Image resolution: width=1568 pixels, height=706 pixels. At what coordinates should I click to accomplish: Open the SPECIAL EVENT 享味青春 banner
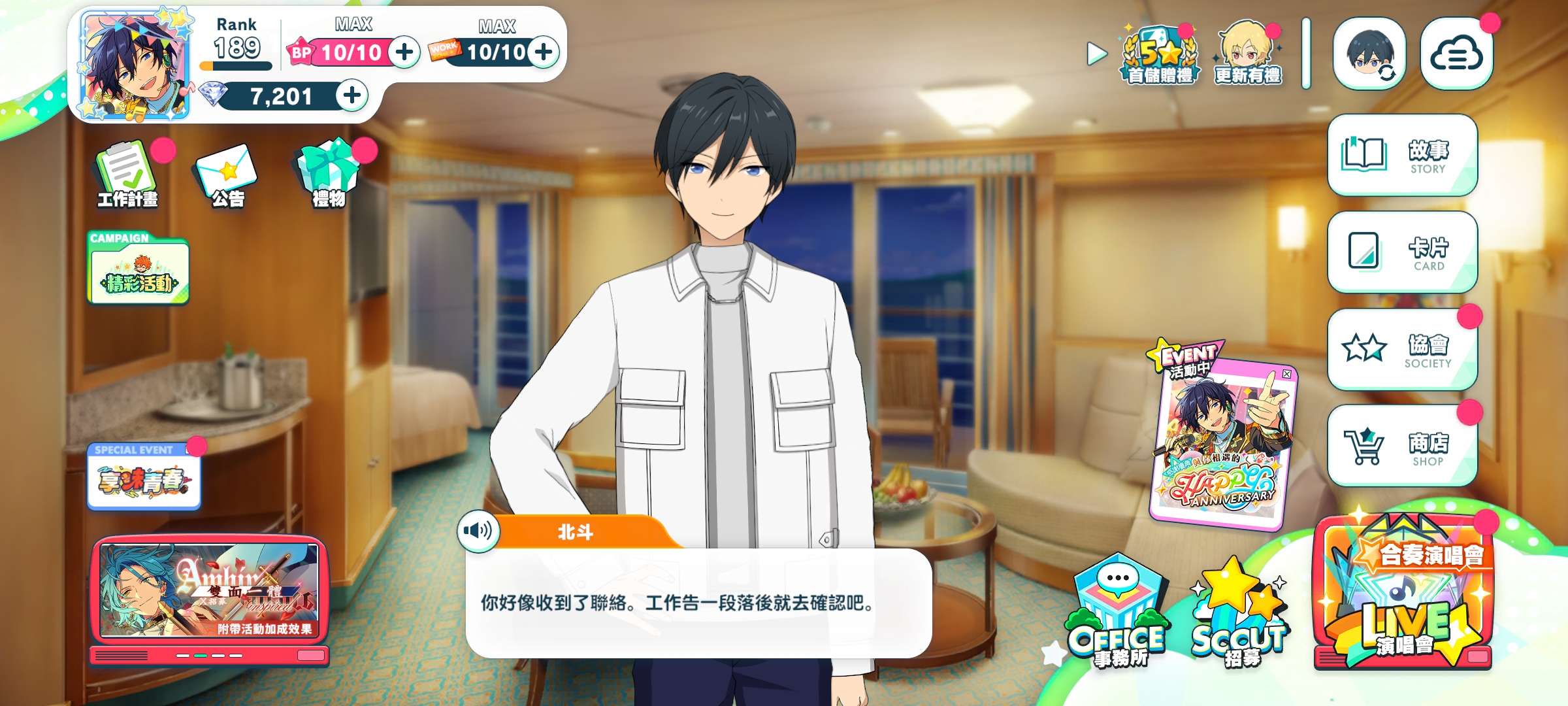[x=144, y=478]
